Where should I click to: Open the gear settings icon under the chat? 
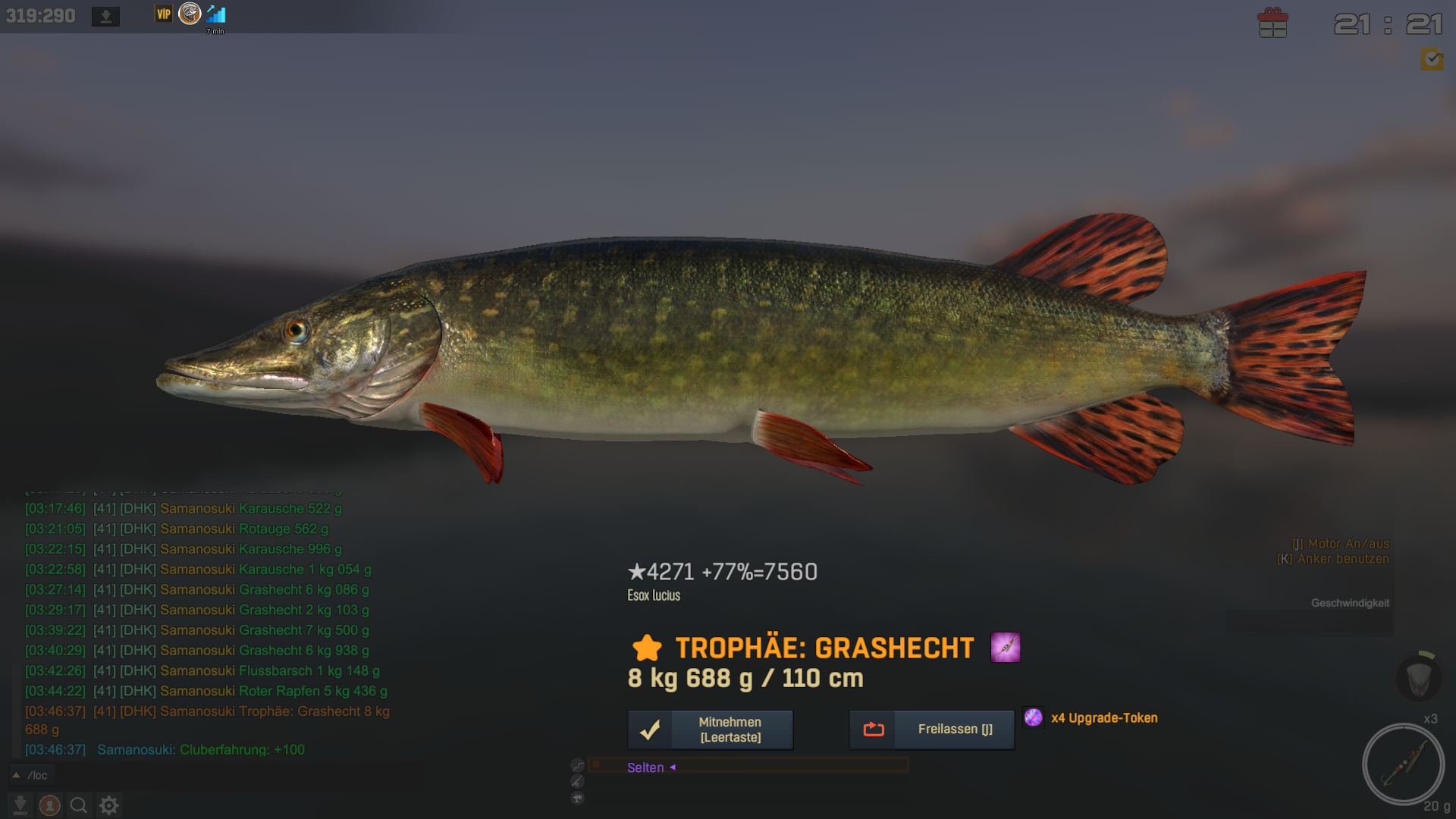pyautogui.click(x=109, y=805)
